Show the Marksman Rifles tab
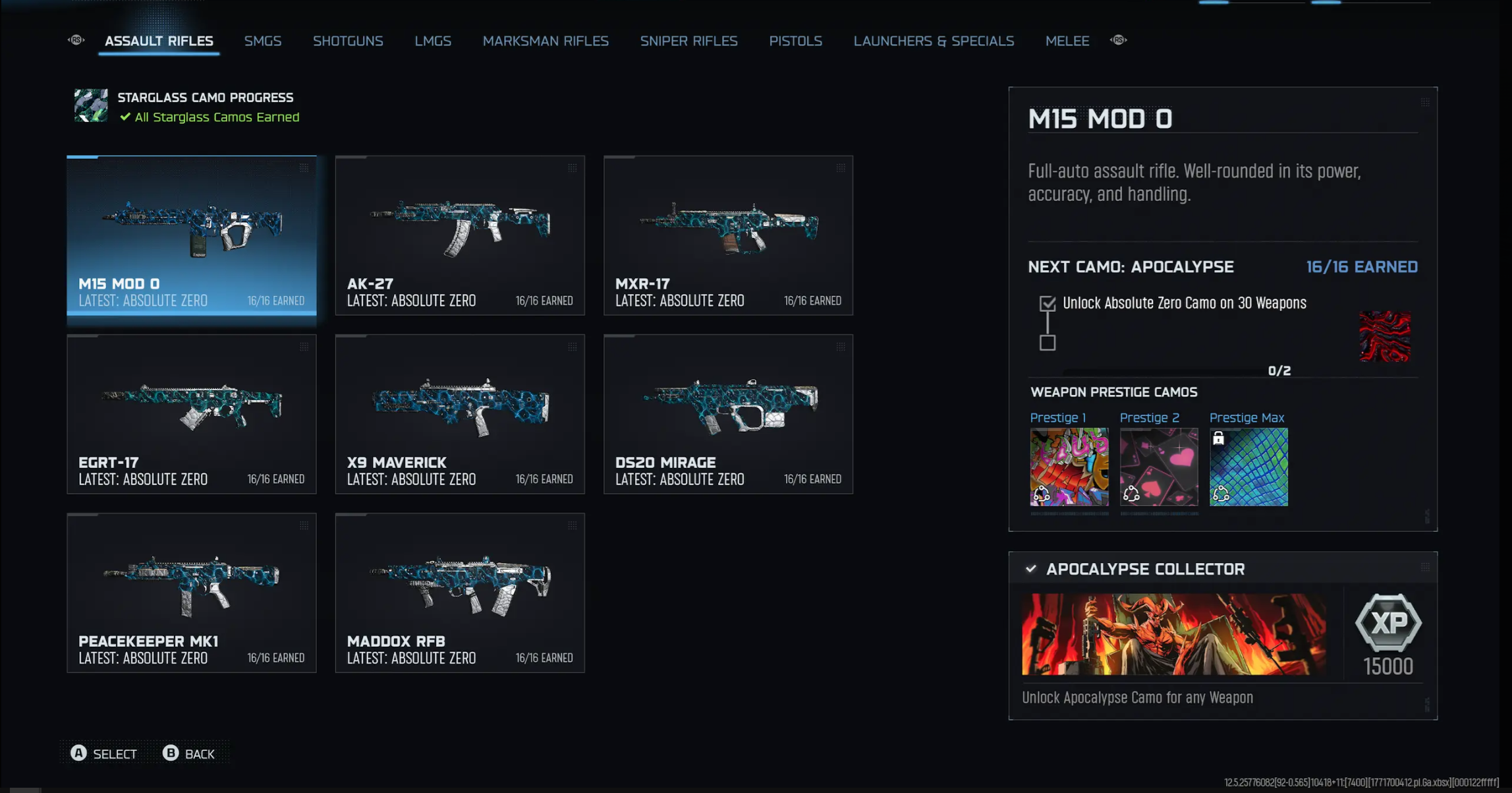Viewport: 1512px width, 793px height. click(546, 41)
